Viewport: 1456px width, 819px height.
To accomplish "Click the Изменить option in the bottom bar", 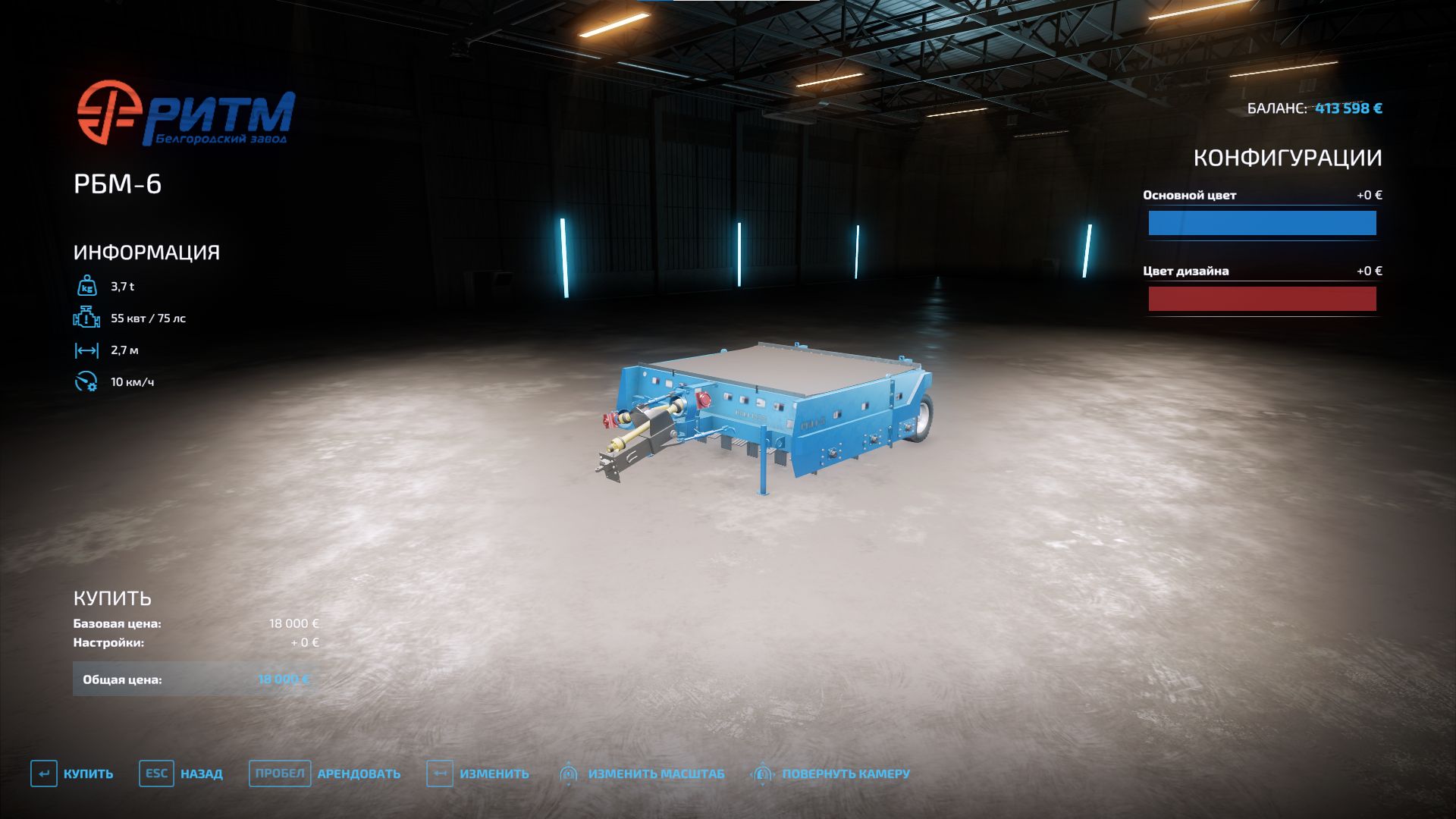I will (479, 773).
